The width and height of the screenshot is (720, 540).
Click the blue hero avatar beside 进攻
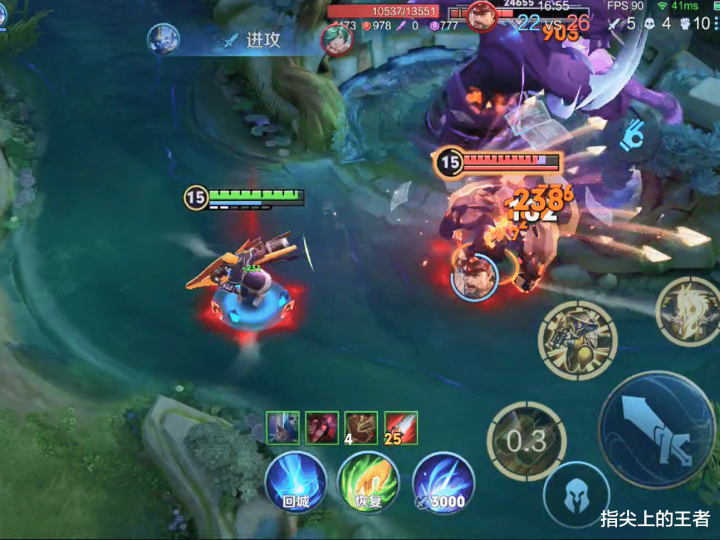click(163, 39)
